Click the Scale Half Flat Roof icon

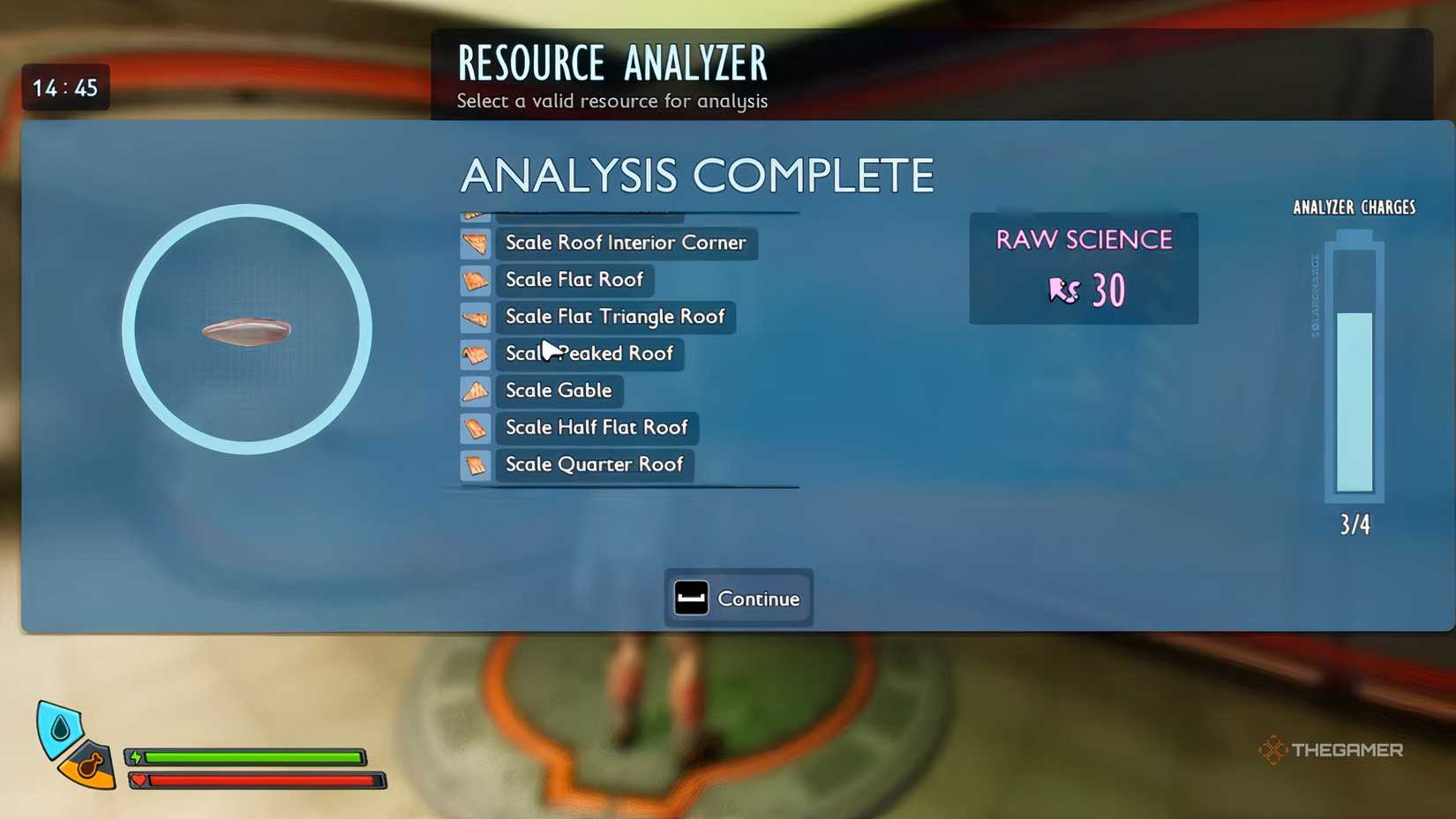pos(476,428)
